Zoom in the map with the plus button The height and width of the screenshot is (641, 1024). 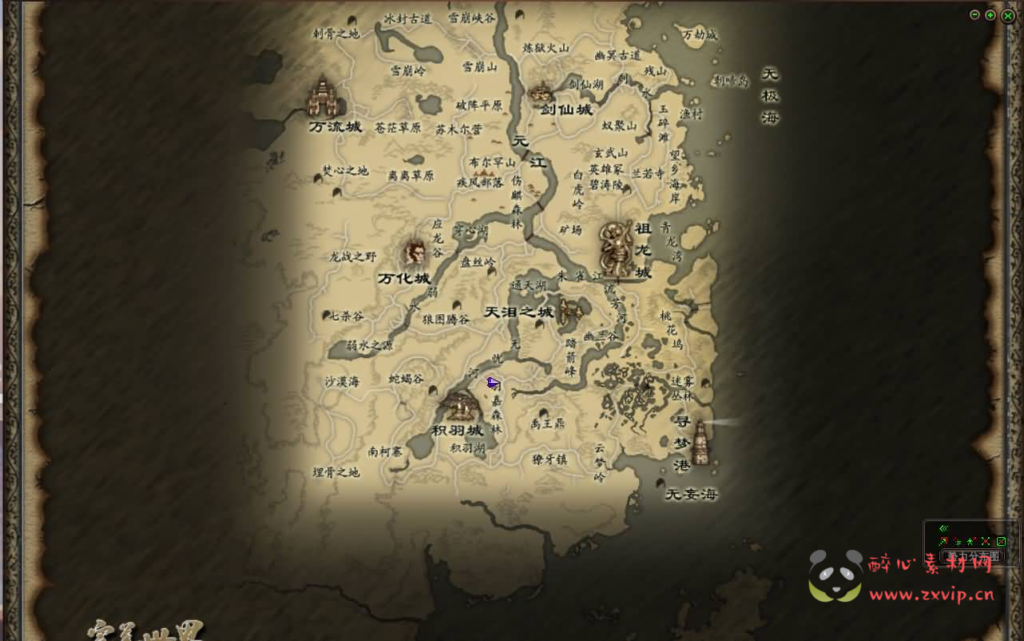(x=990, y=15)
